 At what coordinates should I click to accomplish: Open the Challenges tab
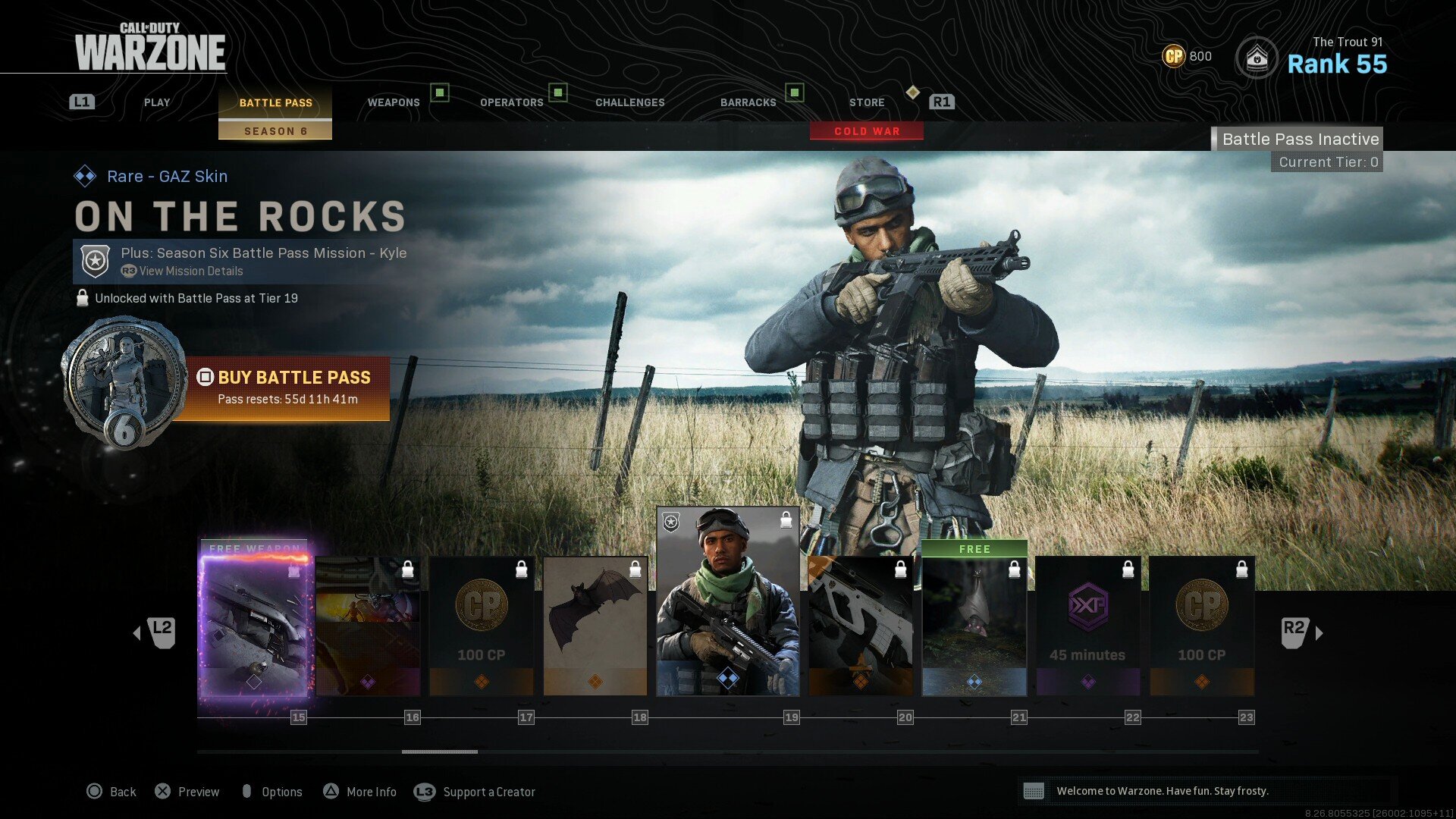click(x=629, y=102)
